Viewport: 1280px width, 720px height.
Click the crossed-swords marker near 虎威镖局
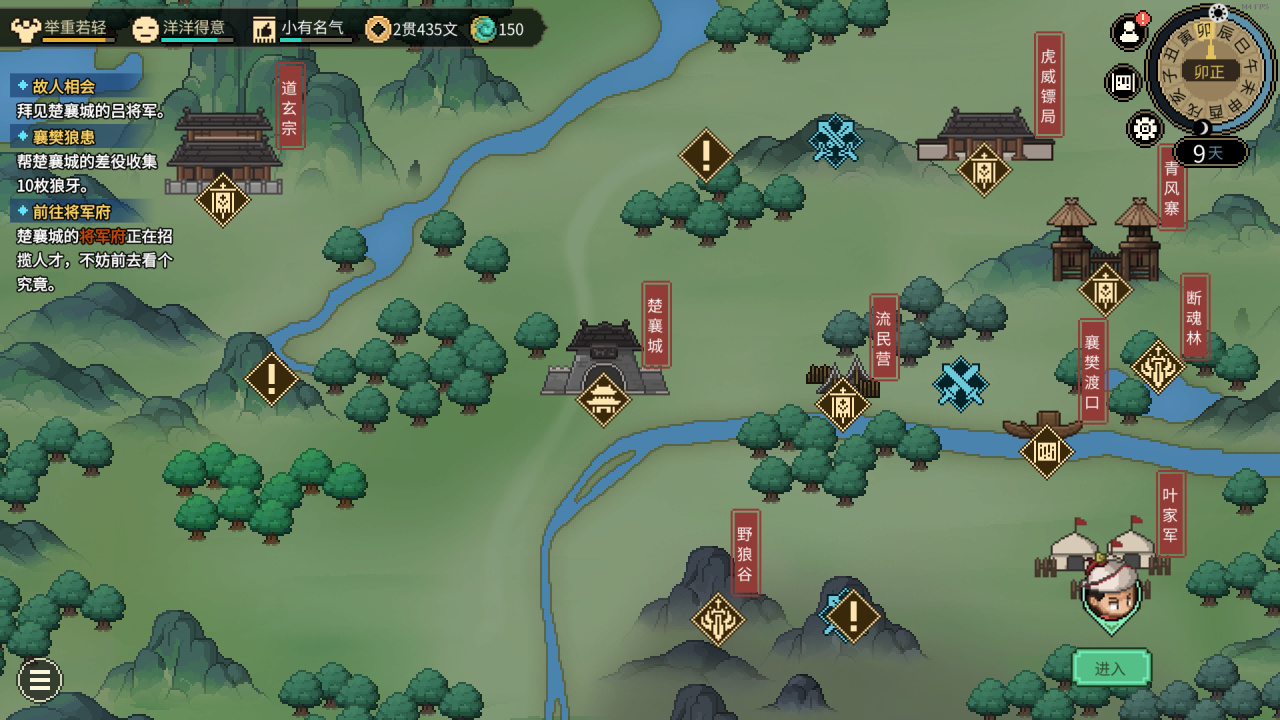[834, 140]
